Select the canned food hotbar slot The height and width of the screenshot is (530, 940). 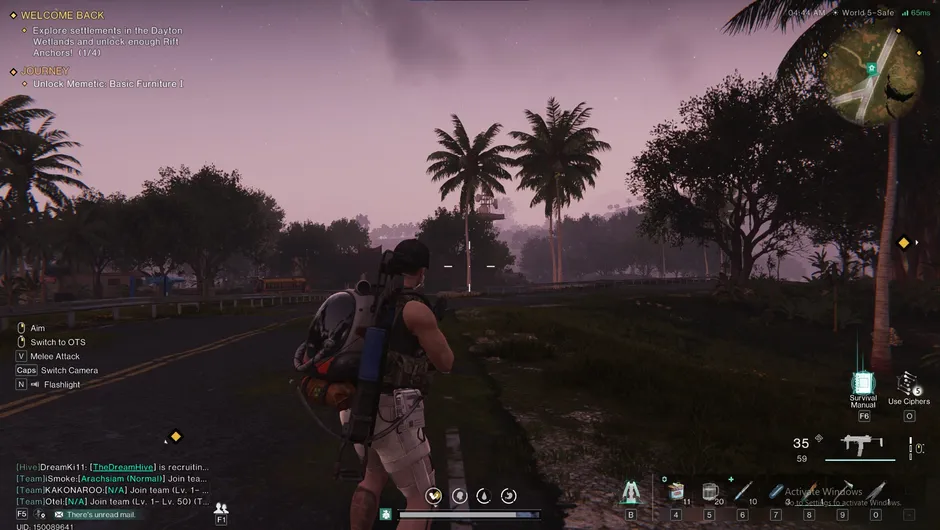coord(676,492)
